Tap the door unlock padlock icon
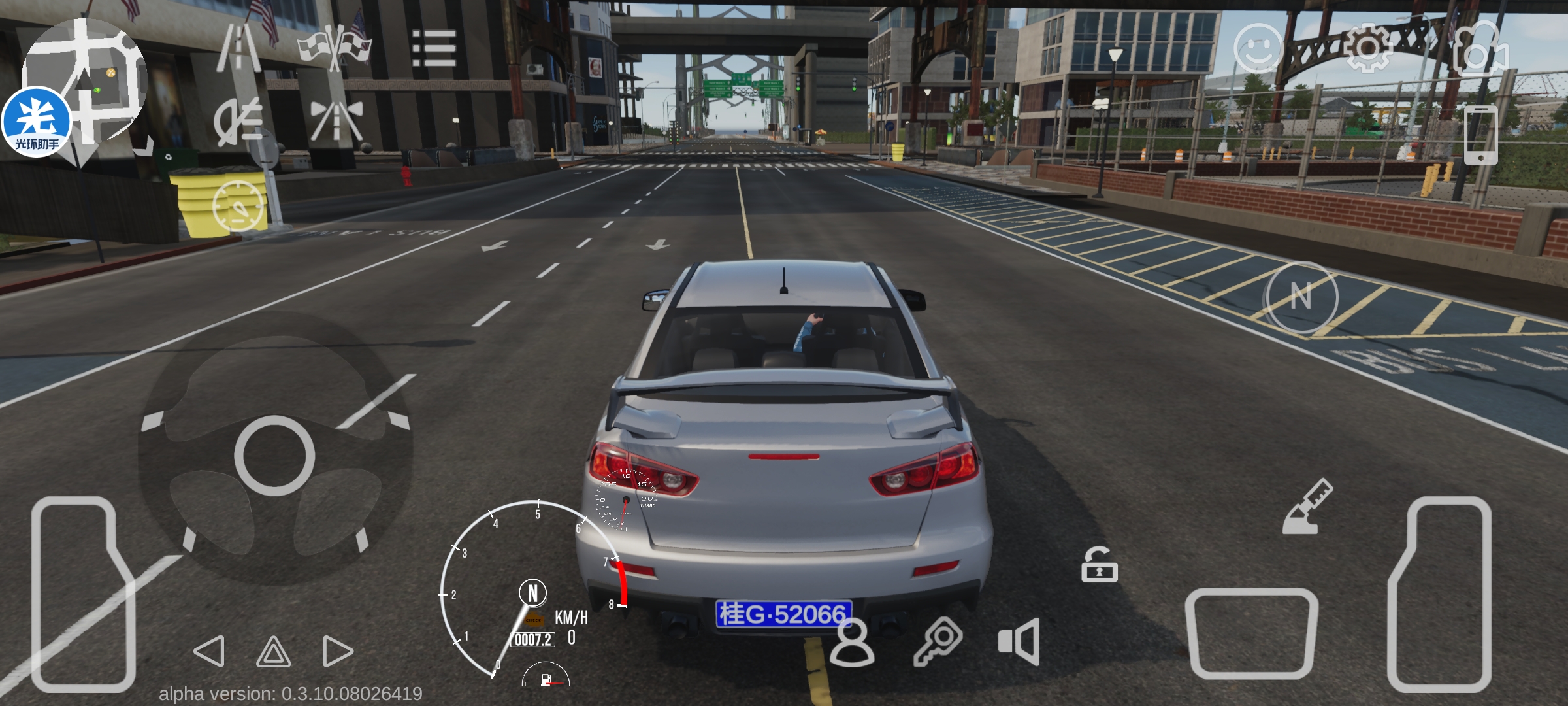The height and width of the screenshot is (706, 1568). [1100, 565]
